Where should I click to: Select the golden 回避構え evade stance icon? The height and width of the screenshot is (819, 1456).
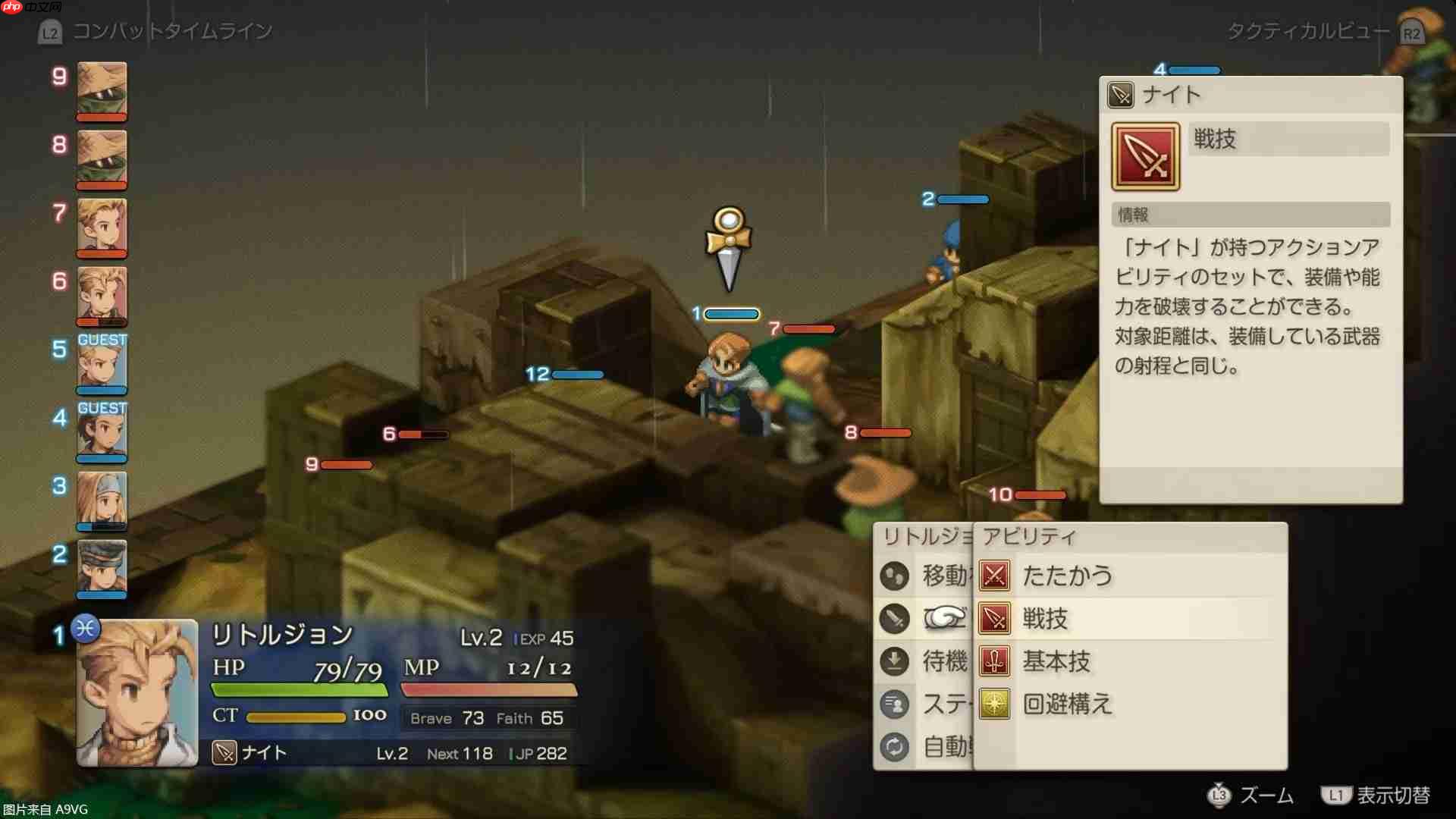(993, 705)
